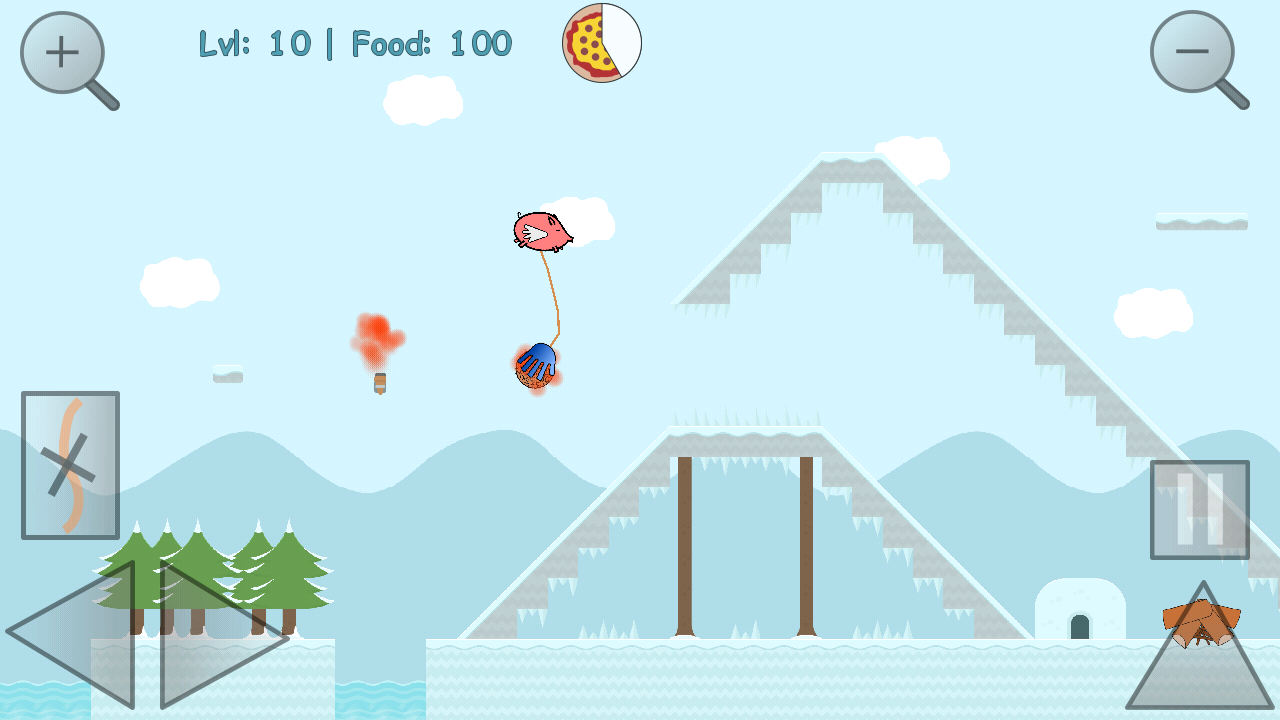The height and width of the screenshot is (720, 1280).
Task: Click the small snow ledge on the left
Action: pyautogui.click(x=226, y=376)
